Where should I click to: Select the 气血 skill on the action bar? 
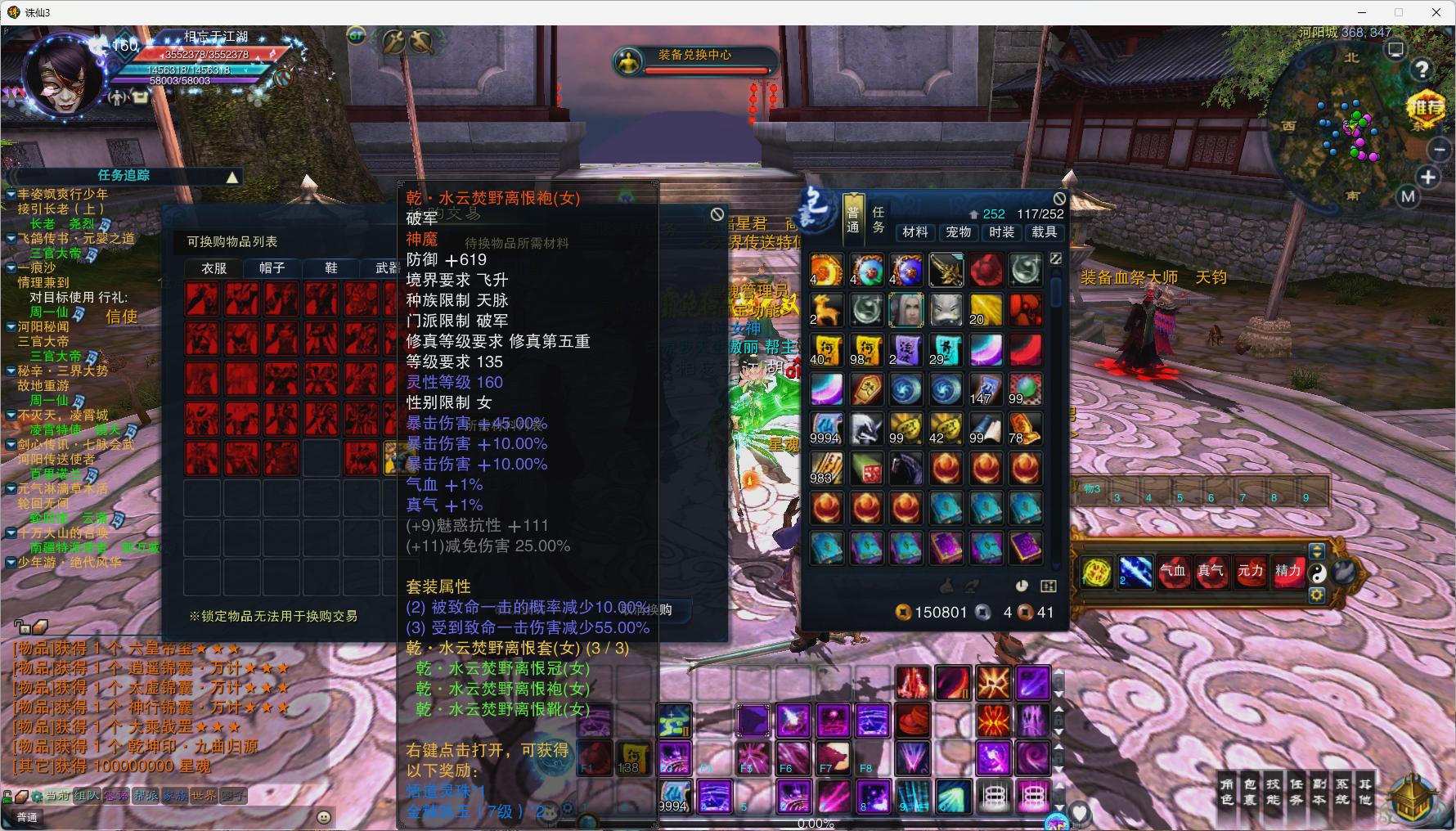(1174, 573)
